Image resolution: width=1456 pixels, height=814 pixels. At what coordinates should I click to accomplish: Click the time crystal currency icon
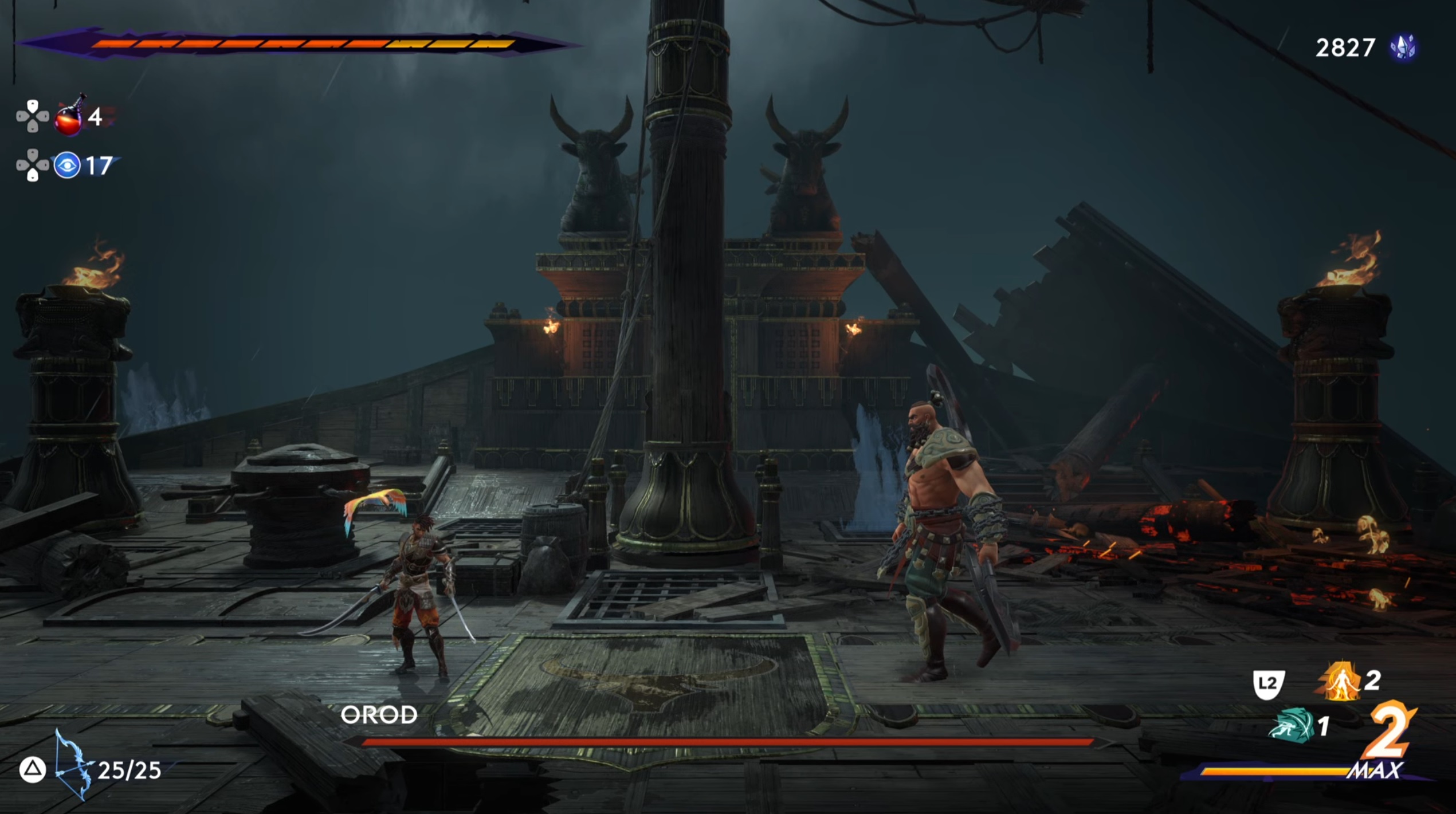click(1403, 48)
